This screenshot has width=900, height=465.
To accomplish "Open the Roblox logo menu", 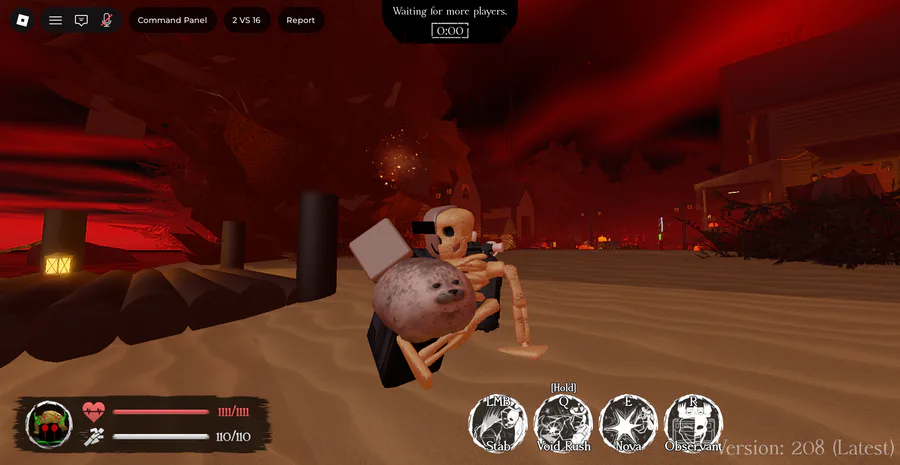I will (23, 20).
